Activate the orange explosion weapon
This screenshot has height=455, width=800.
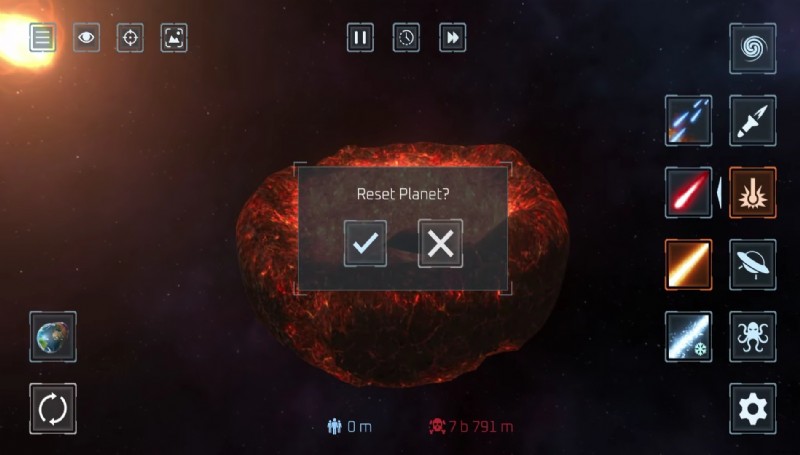tap(752, 192)
